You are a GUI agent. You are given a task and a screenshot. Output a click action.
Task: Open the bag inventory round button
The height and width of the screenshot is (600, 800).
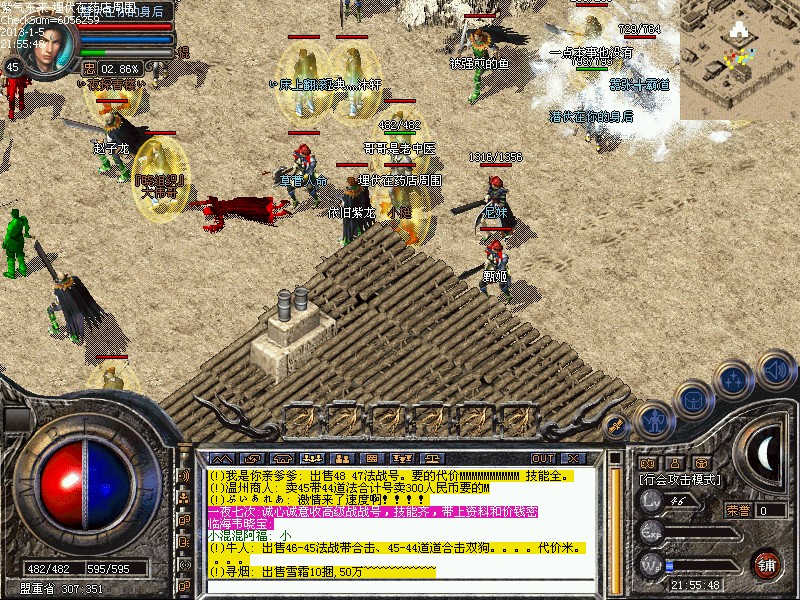click(694, 400)
